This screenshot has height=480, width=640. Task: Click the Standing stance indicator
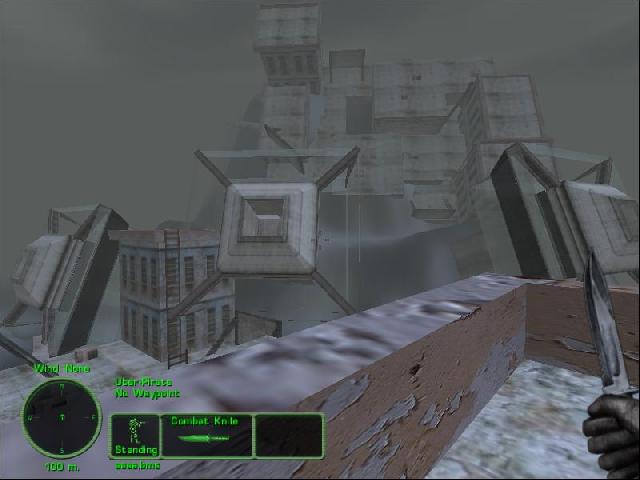click(x=135, y=436)
